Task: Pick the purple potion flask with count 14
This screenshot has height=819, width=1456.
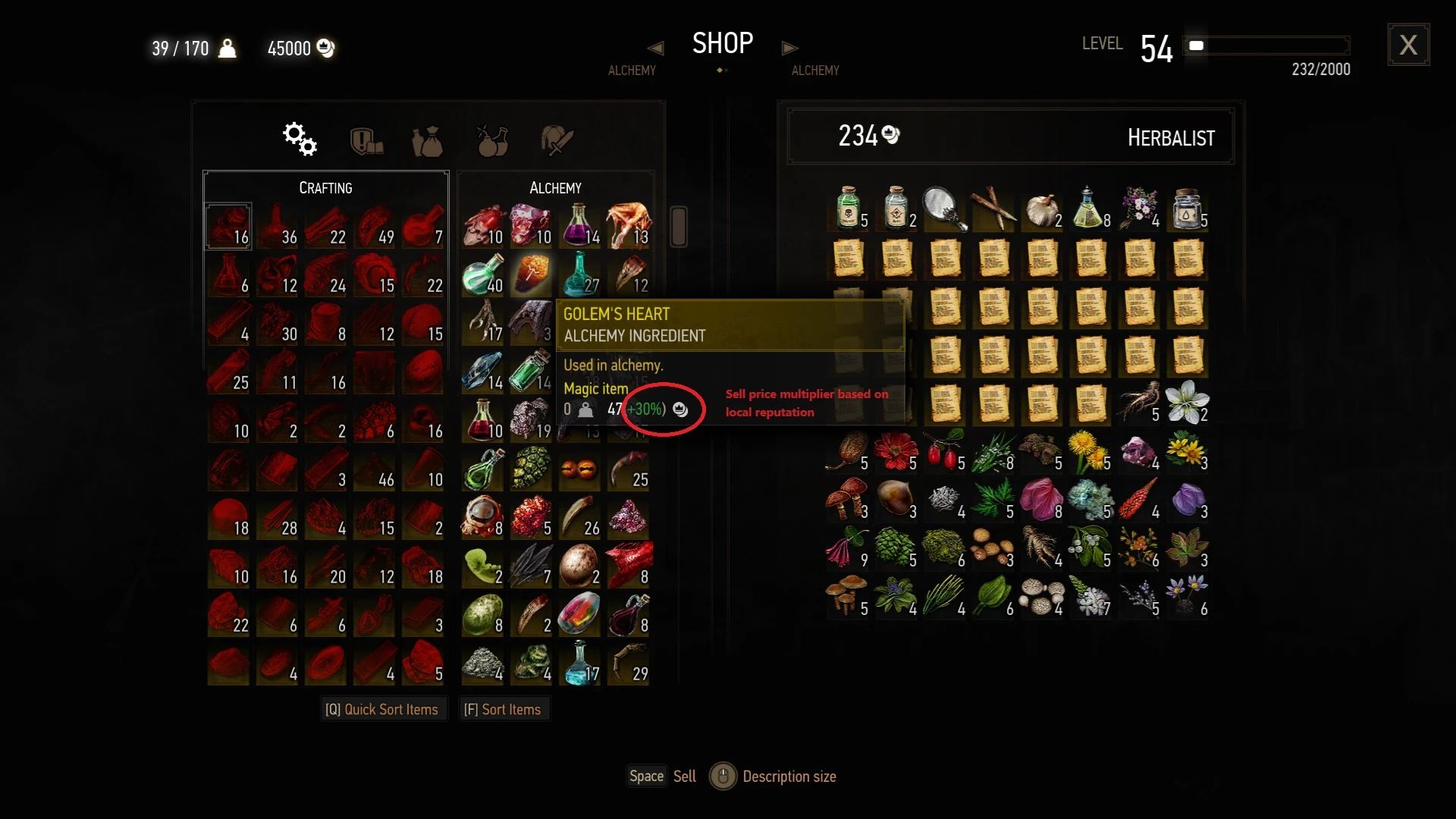Action: 579,226
